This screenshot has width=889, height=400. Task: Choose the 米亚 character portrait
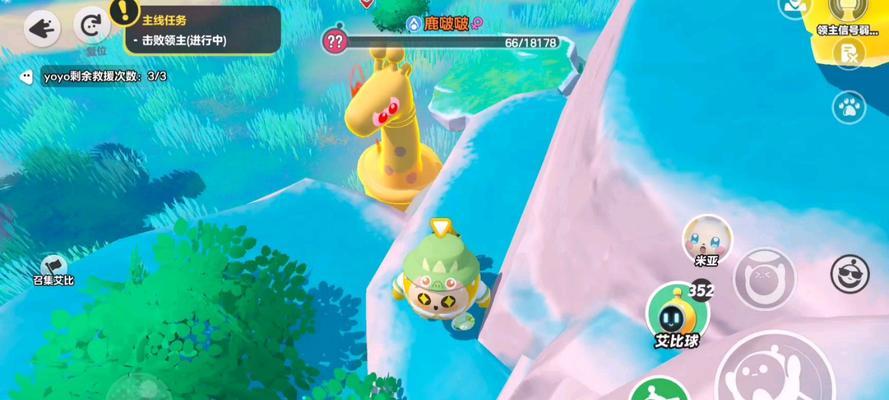707,237
